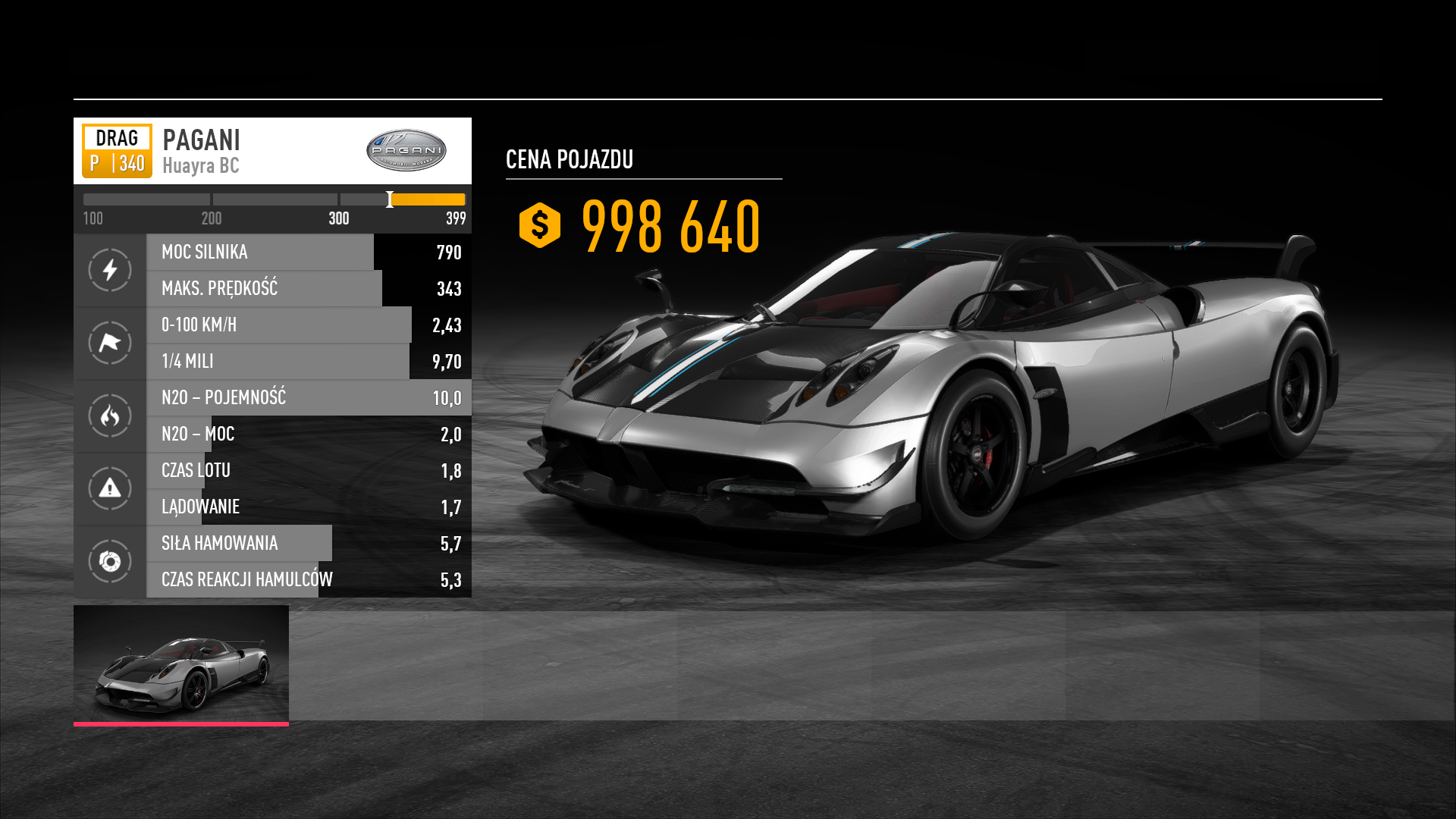Click the warning triangle air stats icon
This screenshot has height=819, width=1456.
point(110,488)
